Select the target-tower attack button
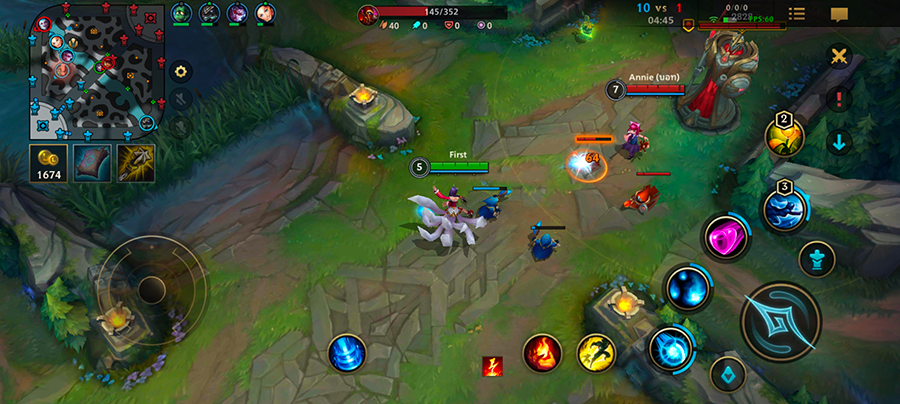 point(817,259)
